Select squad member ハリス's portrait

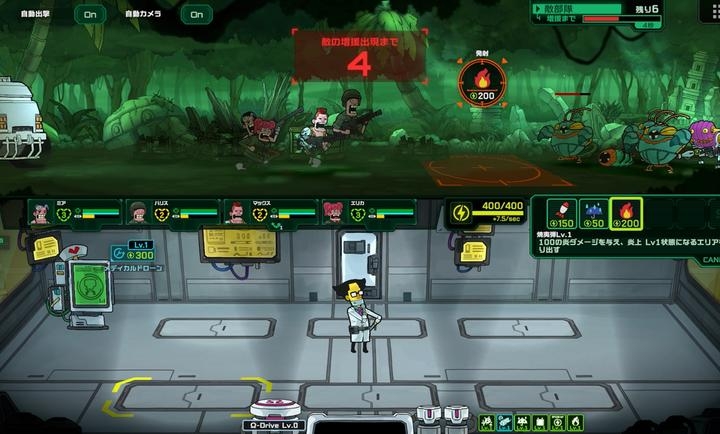pos(138,211)
